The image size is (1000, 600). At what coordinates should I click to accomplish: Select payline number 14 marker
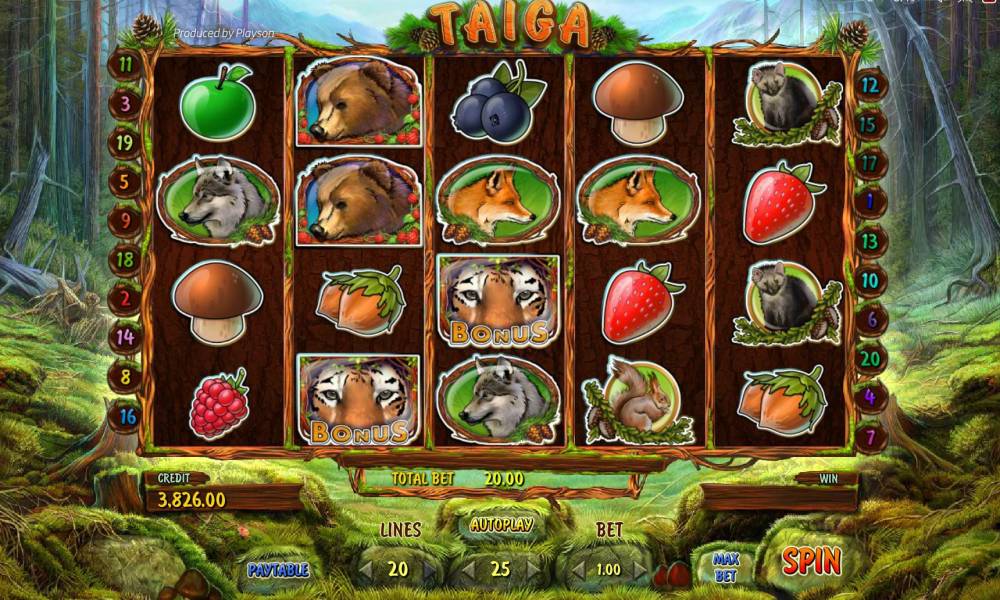pos(125,337)
